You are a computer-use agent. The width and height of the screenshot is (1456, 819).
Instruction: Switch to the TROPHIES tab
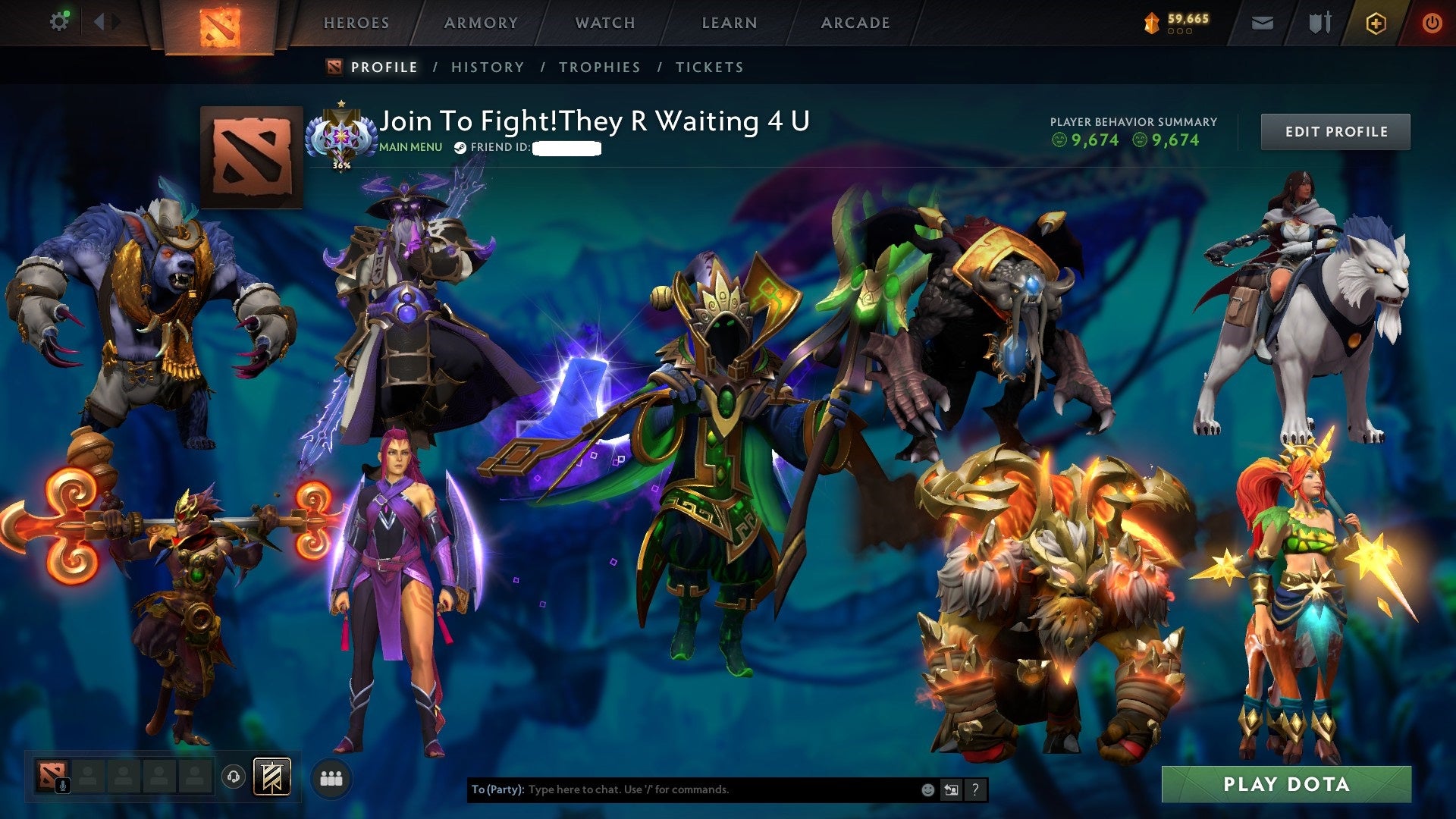click(x=599, y=67)
